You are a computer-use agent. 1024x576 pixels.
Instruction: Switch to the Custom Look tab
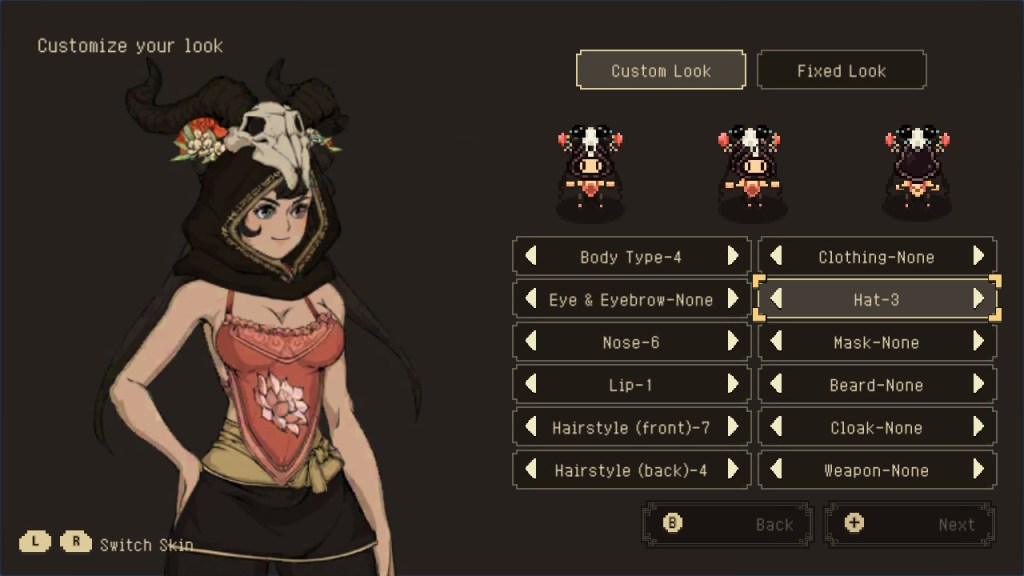(x=661, y=71)
